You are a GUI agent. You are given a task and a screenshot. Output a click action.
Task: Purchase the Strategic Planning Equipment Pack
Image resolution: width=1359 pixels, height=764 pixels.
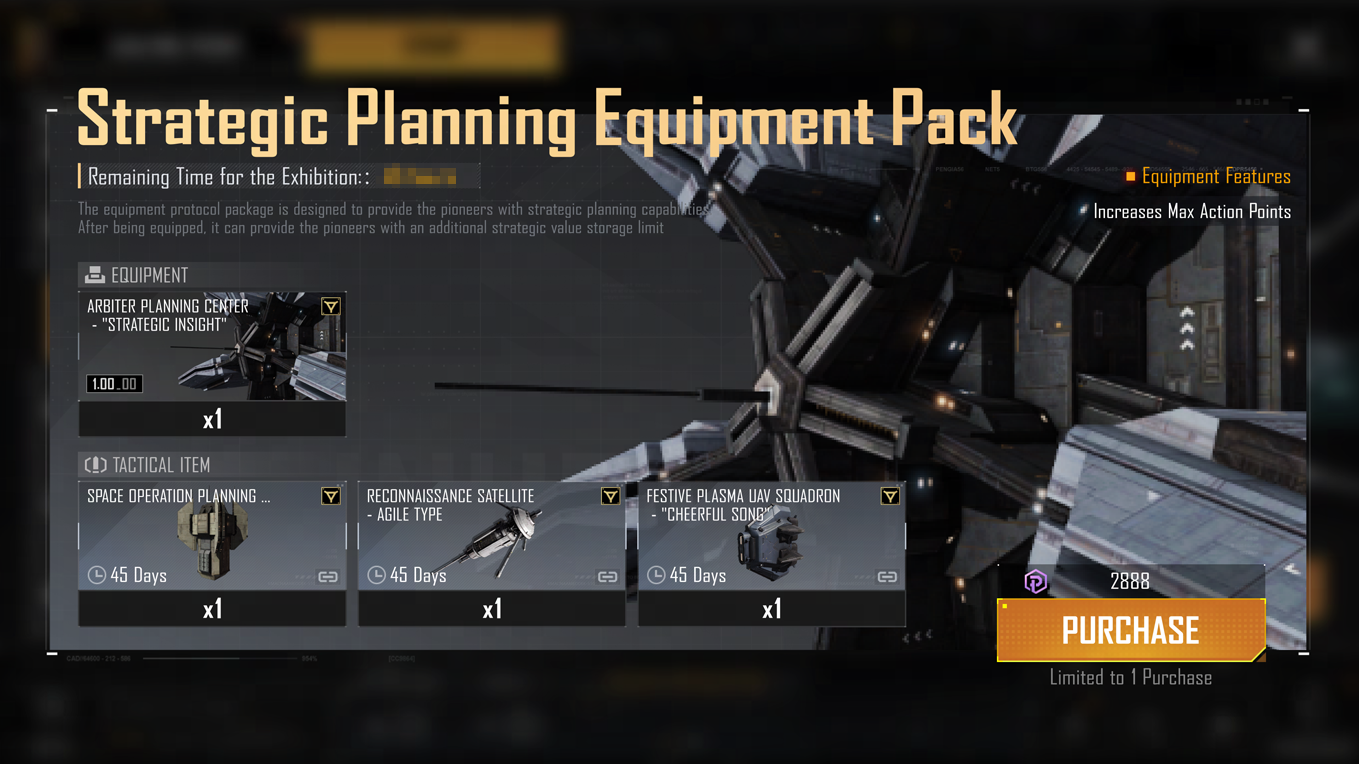(1130, 630)
